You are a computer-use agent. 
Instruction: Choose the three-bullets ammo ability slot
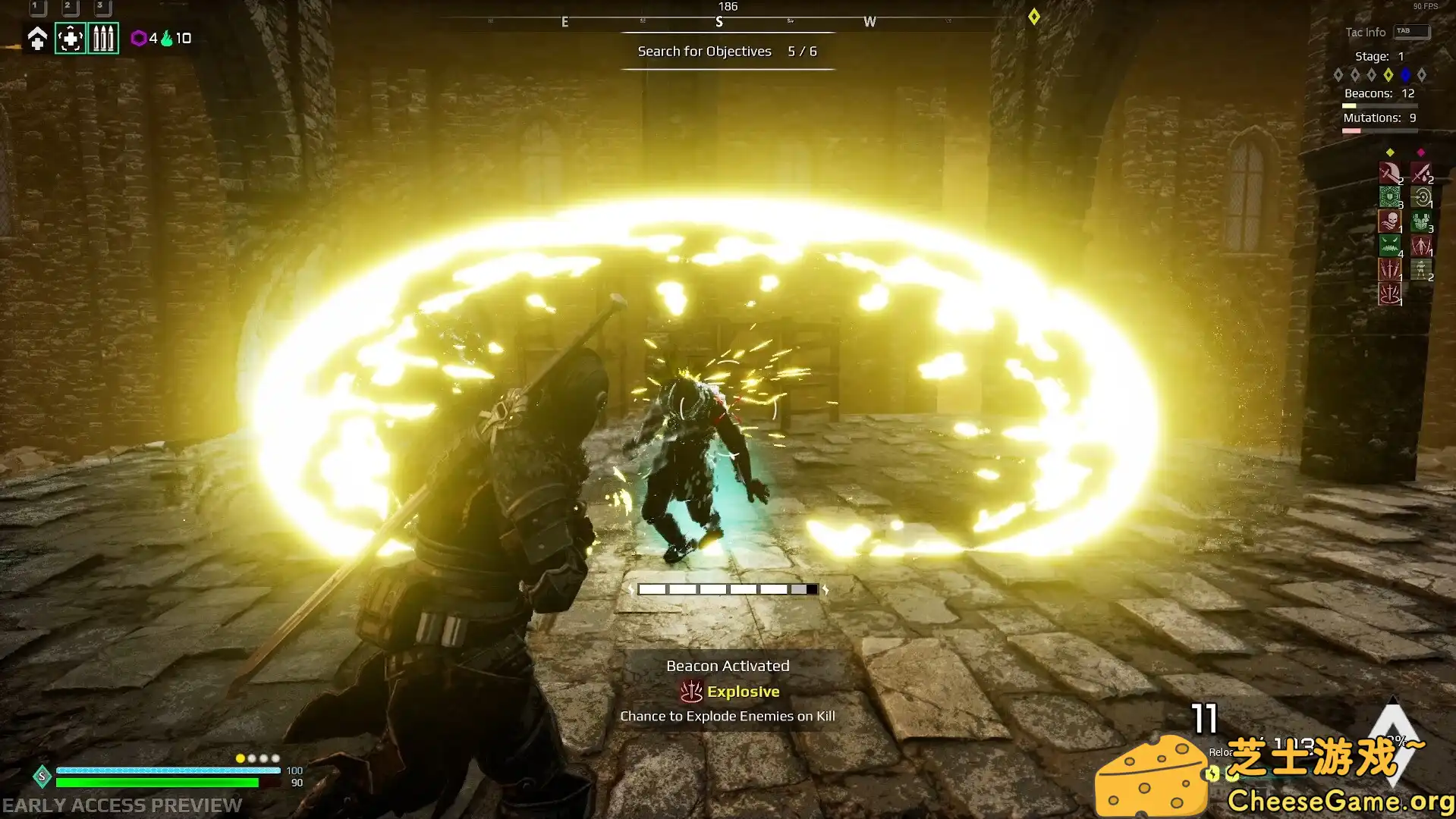pos(103,38)
